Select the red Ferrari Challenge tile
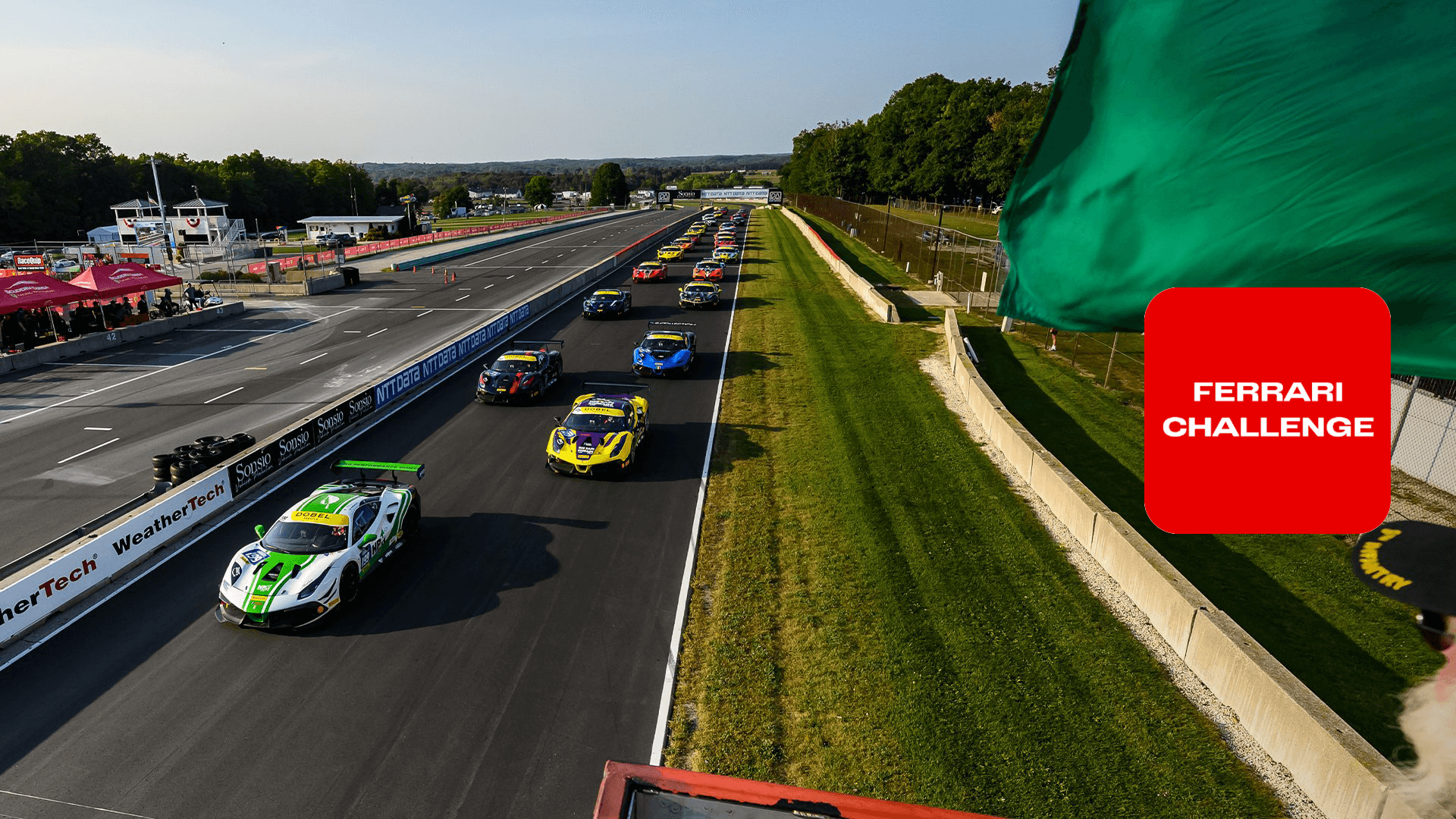1456x819 pixels. click(x=1267, y=410)
